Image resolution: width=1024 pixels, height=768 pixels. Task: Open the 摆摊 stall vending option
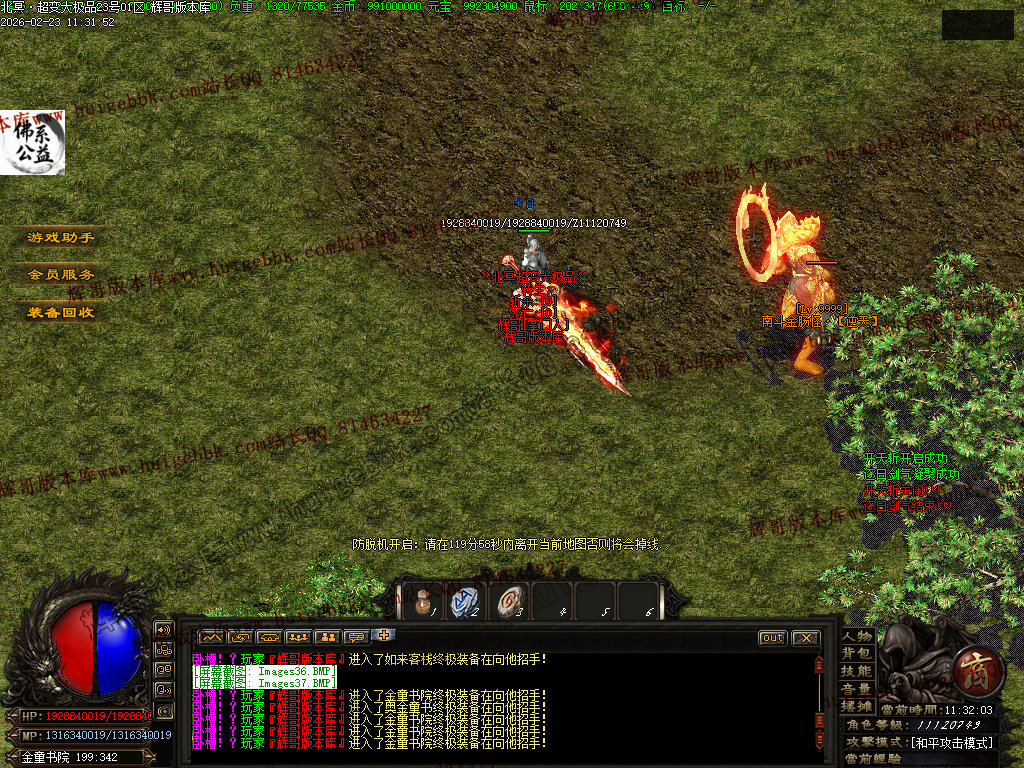click(857, 705)
